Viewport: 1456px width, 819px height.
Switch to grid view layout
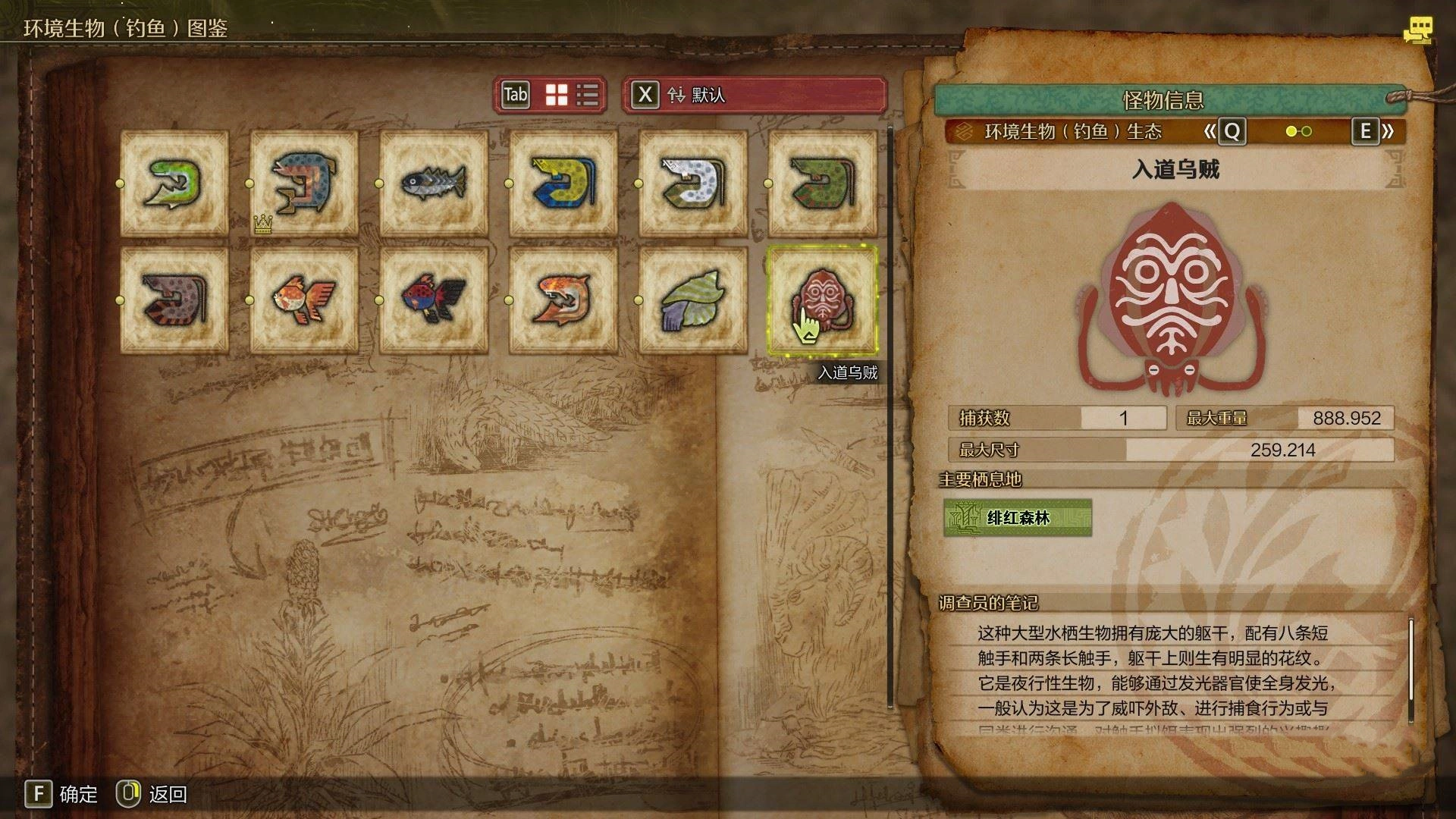tap(557, 95)
